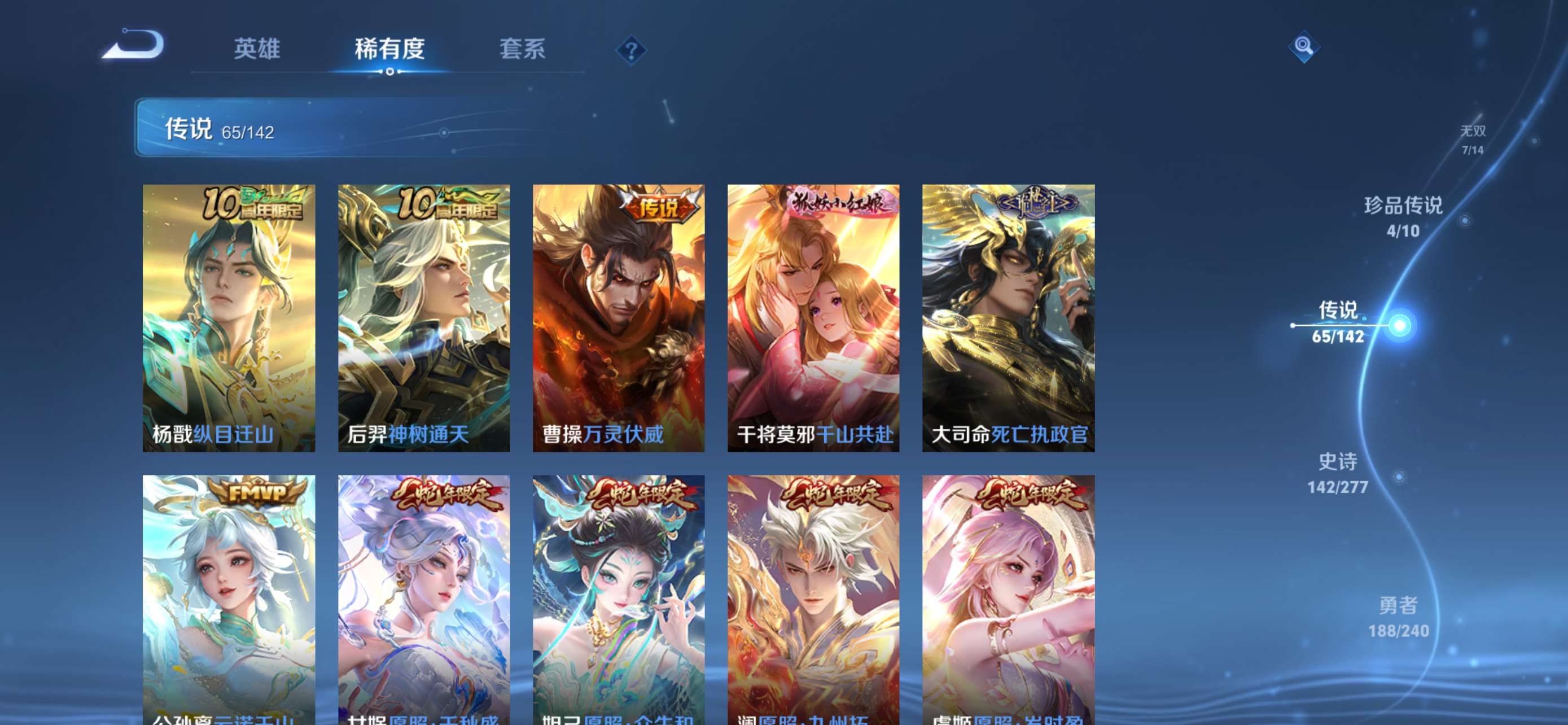Screen dimensions: 1568x725
Task: Click the help question mark icon
Action: point(630,49)
